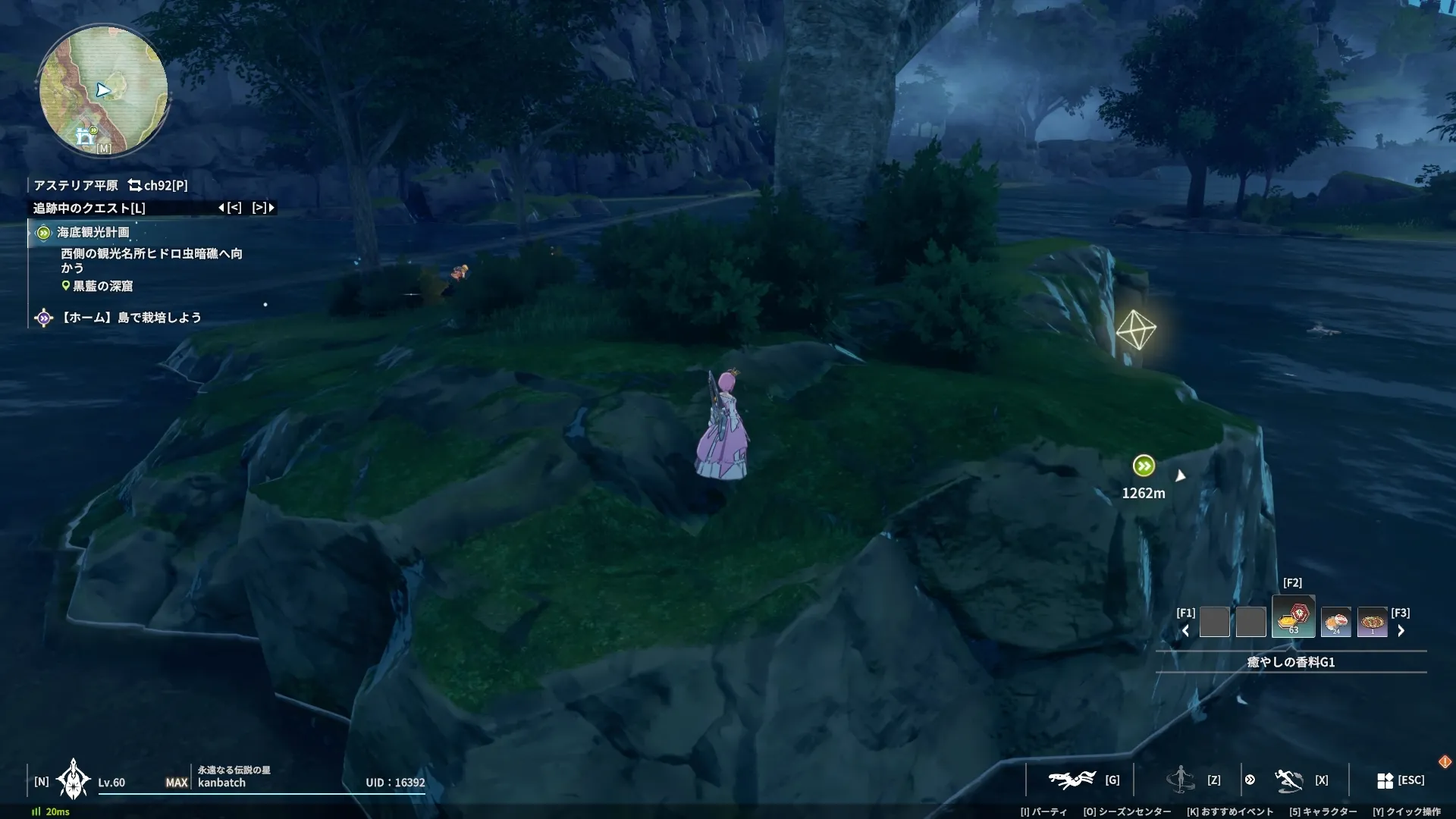The image size is (1456, 819).
Task: Toggle the sprinting runner icon
Action: 1288,780
